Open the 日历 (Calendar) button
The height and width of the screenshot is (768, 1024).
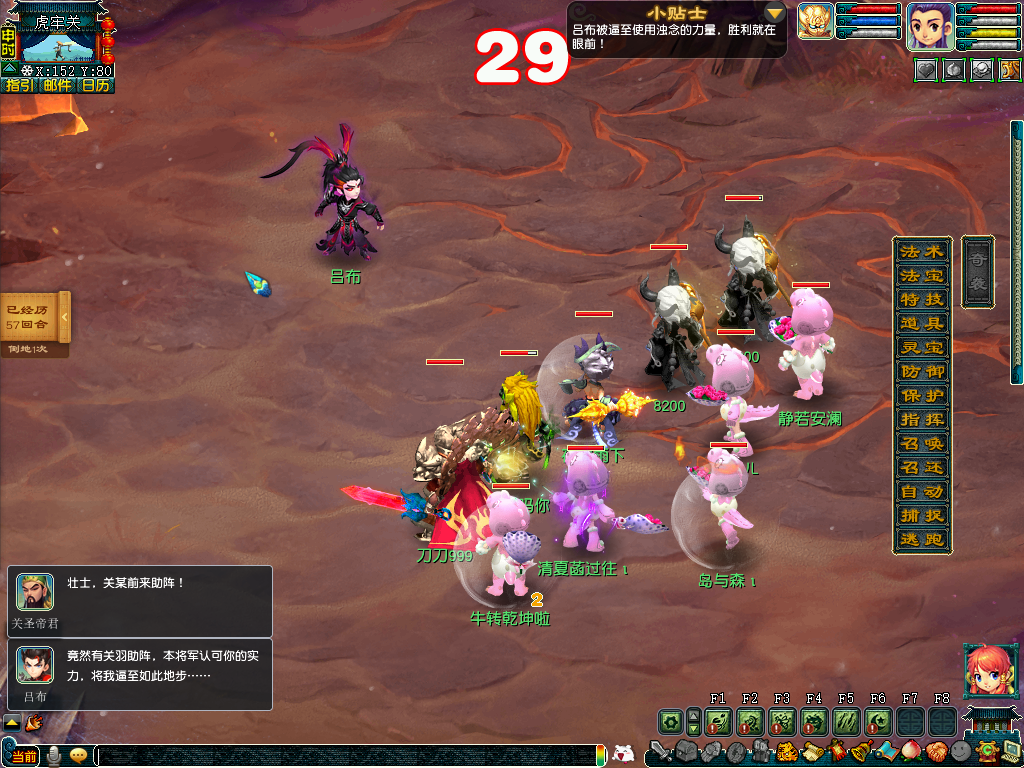pyautogui.click(x=95, y=86)
